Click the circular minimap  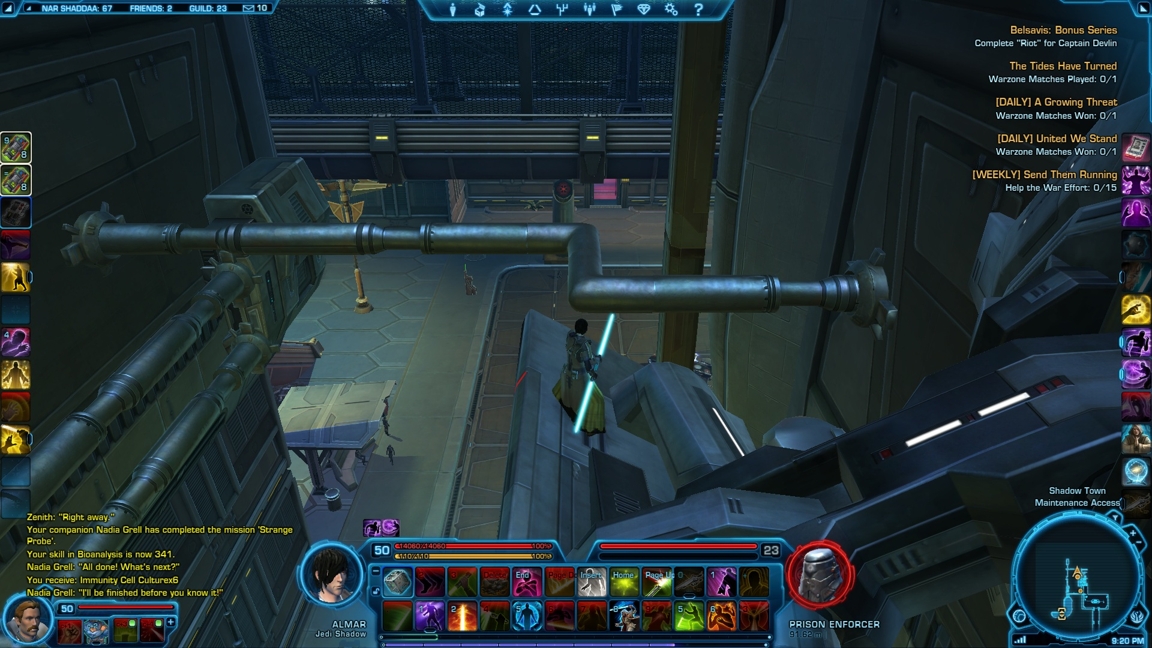pos(1078,580)
